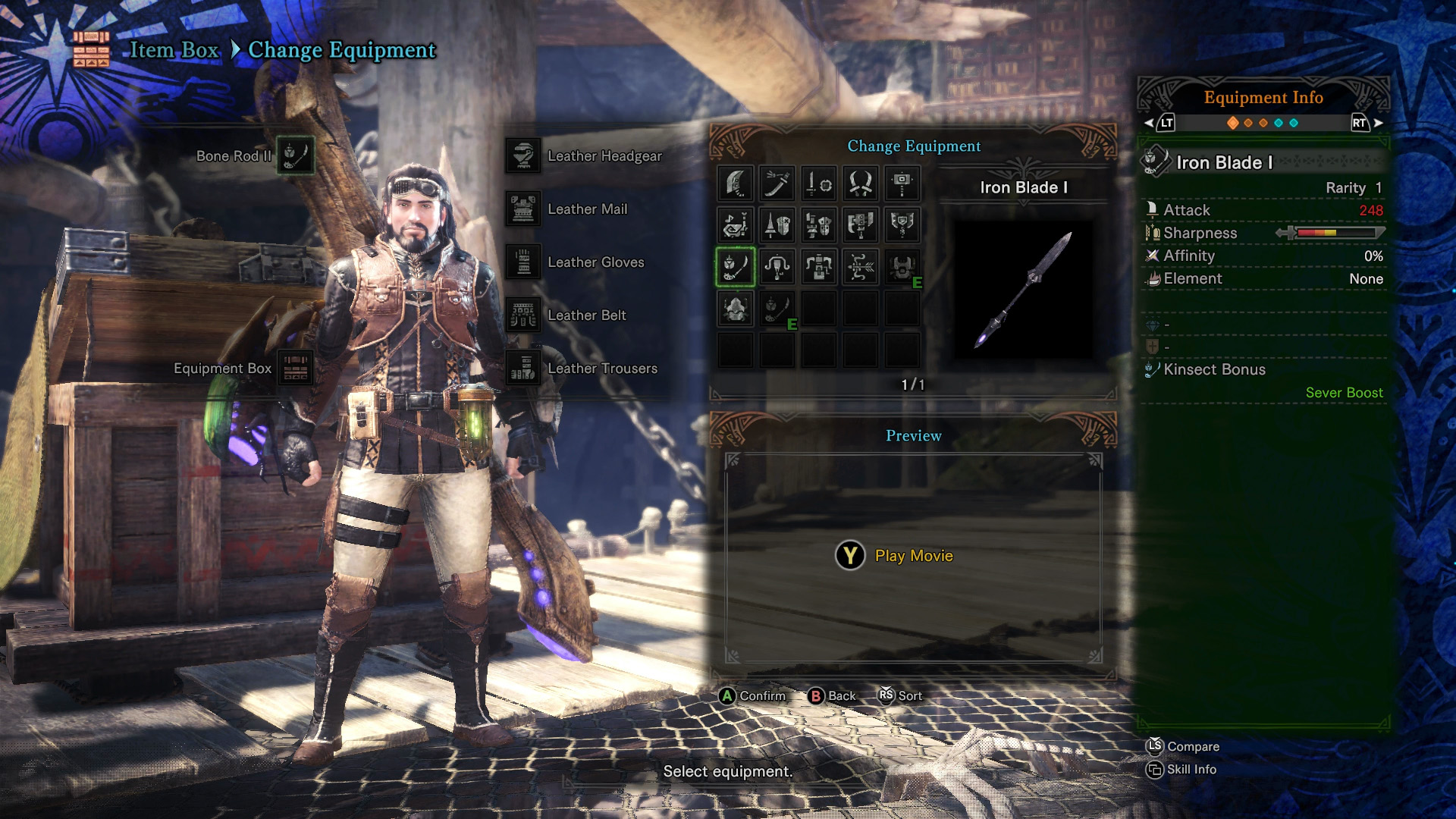Select the Bone Rod II weapon slot

(x=295, y=155)
